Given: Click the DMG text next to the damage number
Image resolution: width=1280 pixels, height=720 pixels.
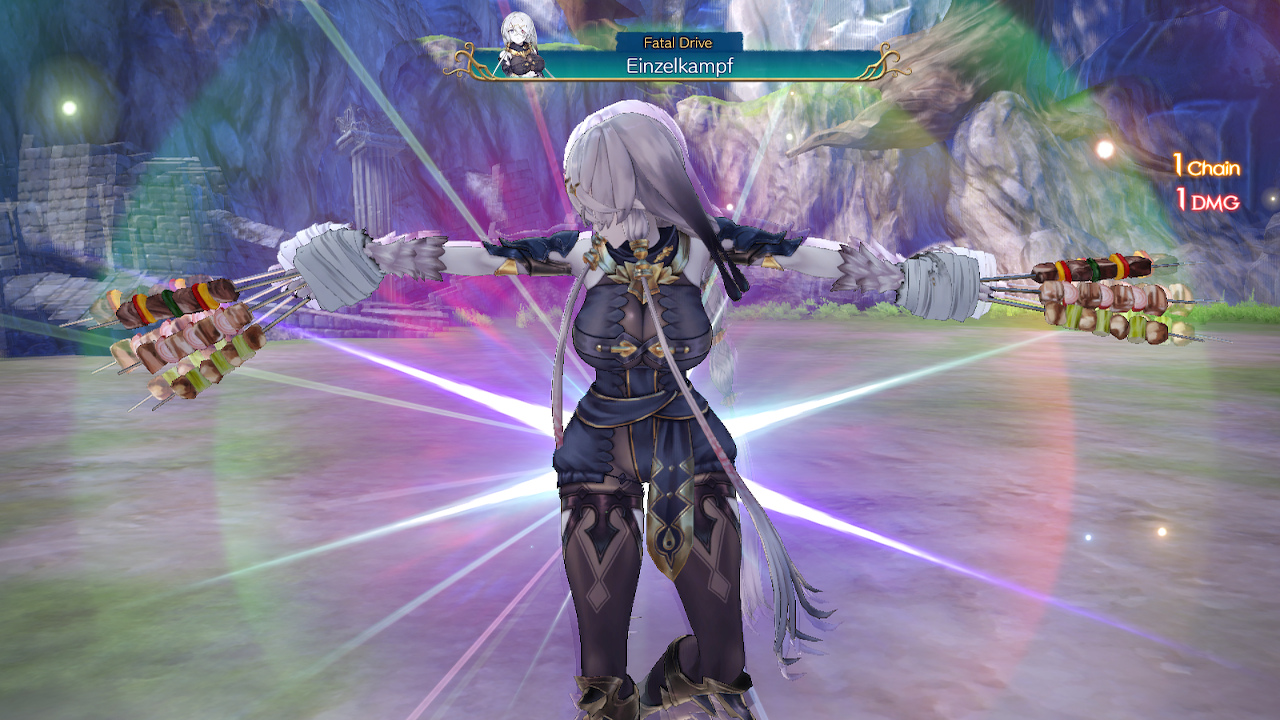Looking at the screenshot, I should tap(1215, 200).
